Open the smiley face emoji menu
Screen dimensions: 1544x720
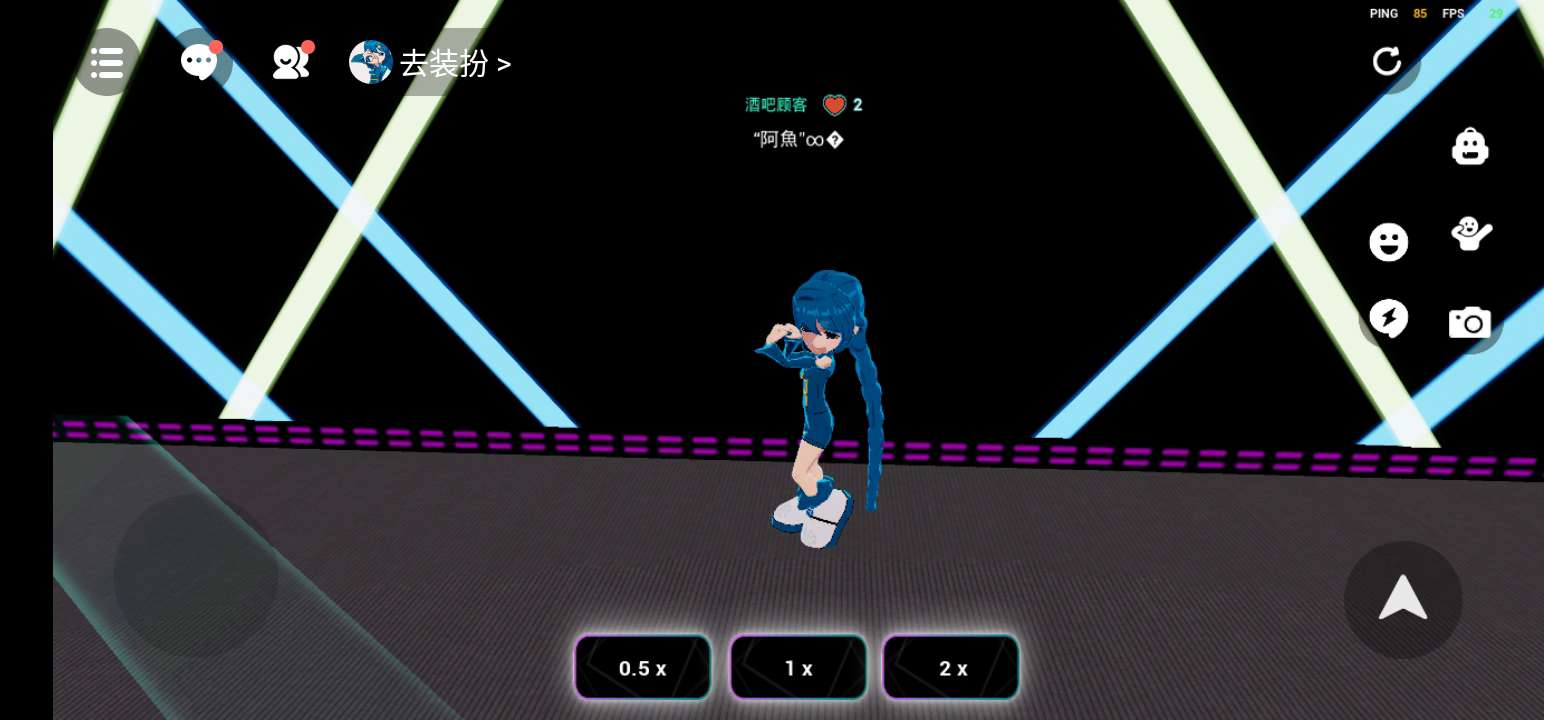[x=1388, y=242]
